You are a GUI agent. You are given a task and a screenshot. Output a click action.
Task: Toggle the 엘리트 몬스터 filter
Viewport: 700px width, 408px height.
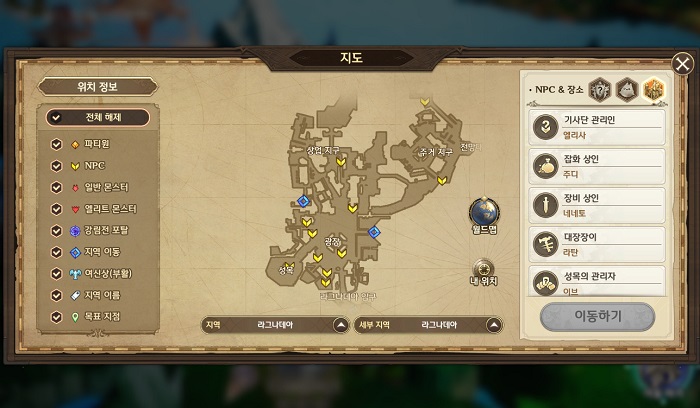pyautogui.click(x=57, y=209)
